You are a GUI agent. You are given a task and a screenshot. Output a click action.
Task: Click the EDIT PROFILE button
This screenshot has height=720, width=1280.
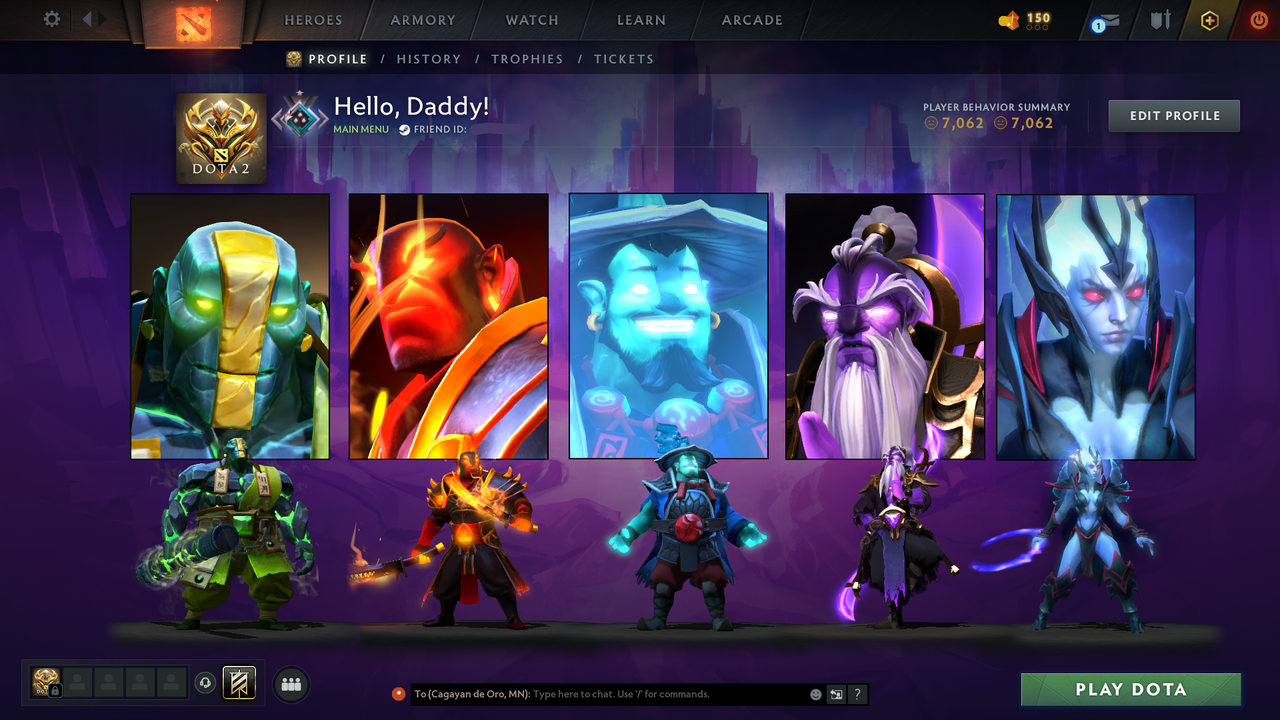(x=1173, y=115)
